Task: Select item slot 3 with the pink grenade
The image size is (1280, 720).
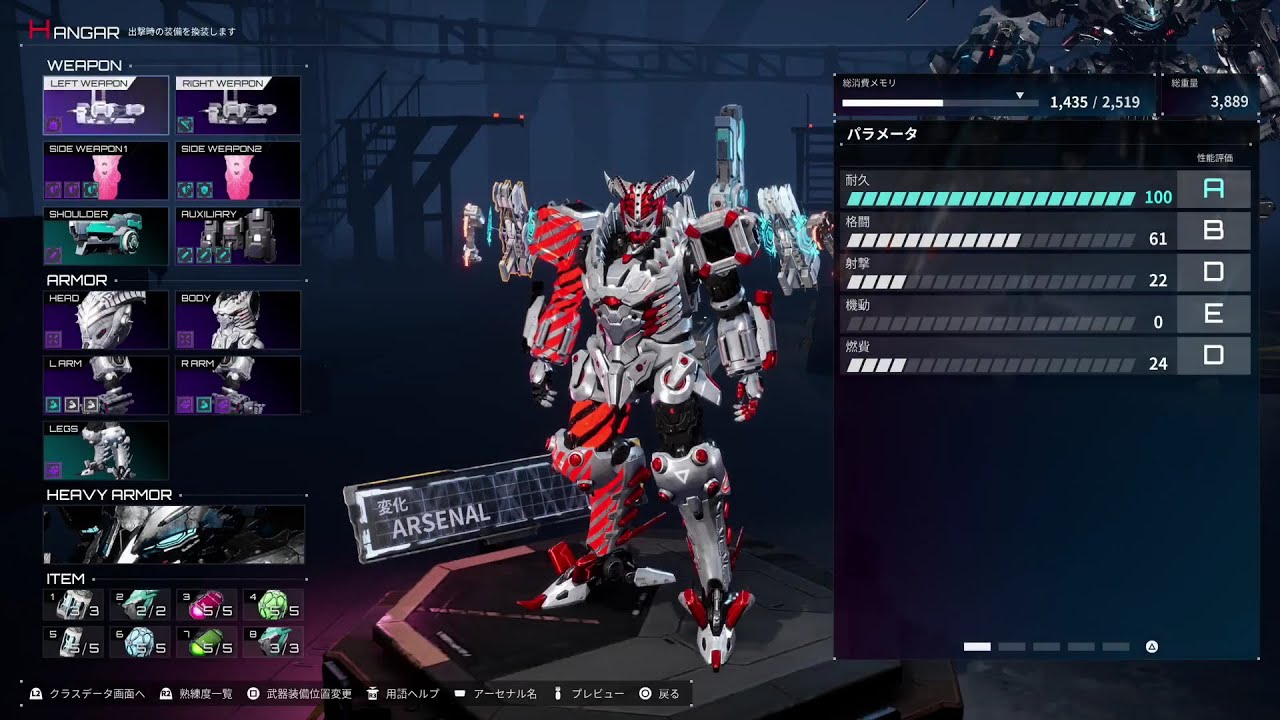Action: [x=207, y=605]
